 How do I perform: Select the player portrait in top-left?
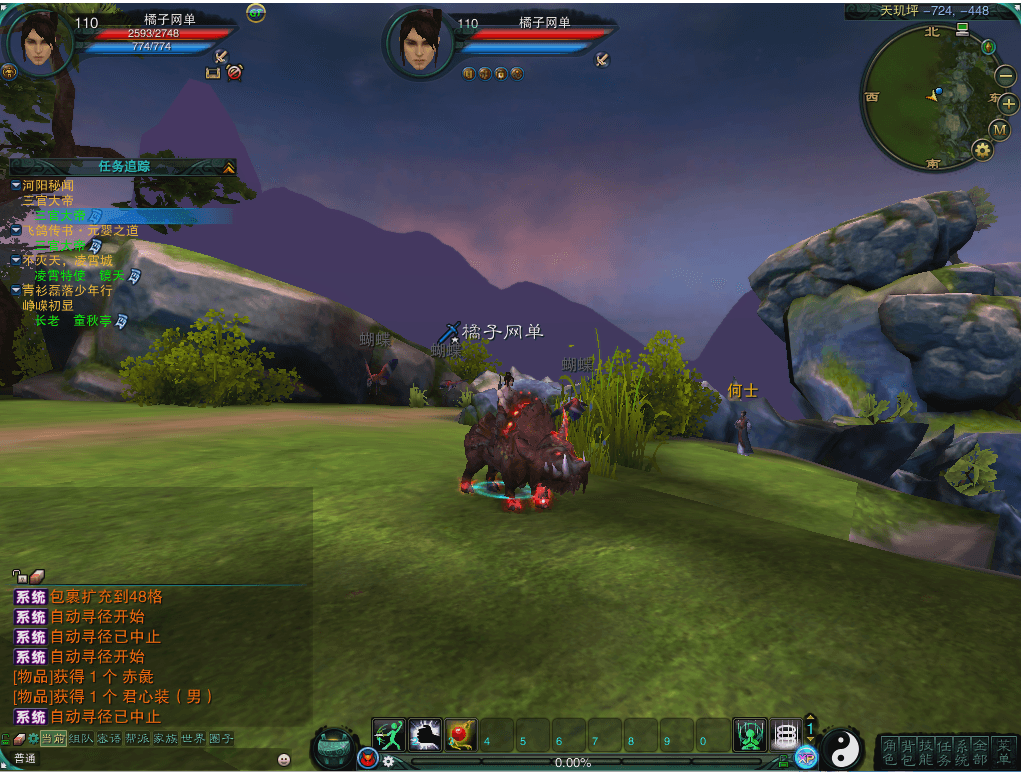click(x=38, y=40)
